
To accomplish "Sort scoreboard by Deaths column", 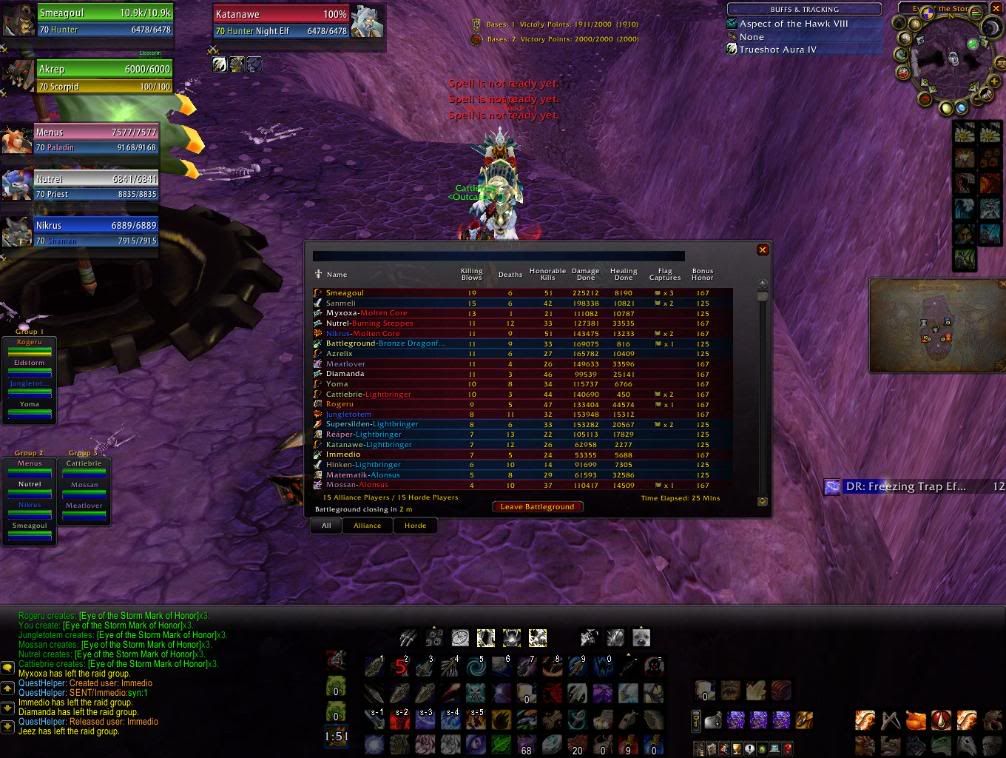I will pyautogui.click(x=510, y=274).
